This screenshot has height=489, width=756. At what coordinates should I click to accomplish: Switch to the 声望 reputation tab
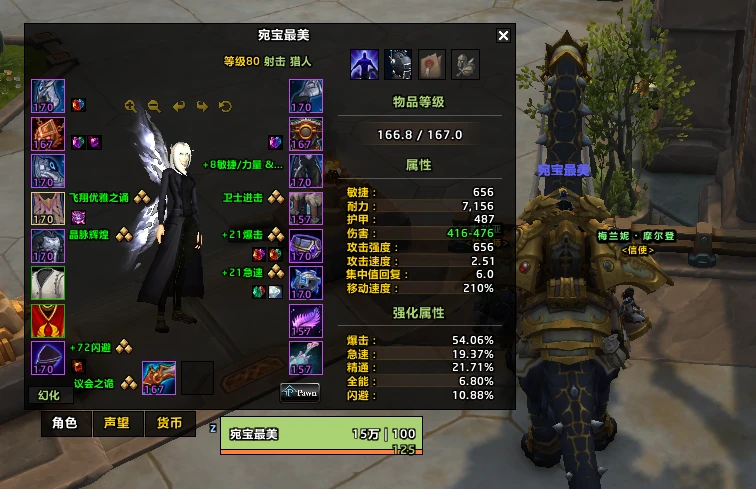click(117, 423)
